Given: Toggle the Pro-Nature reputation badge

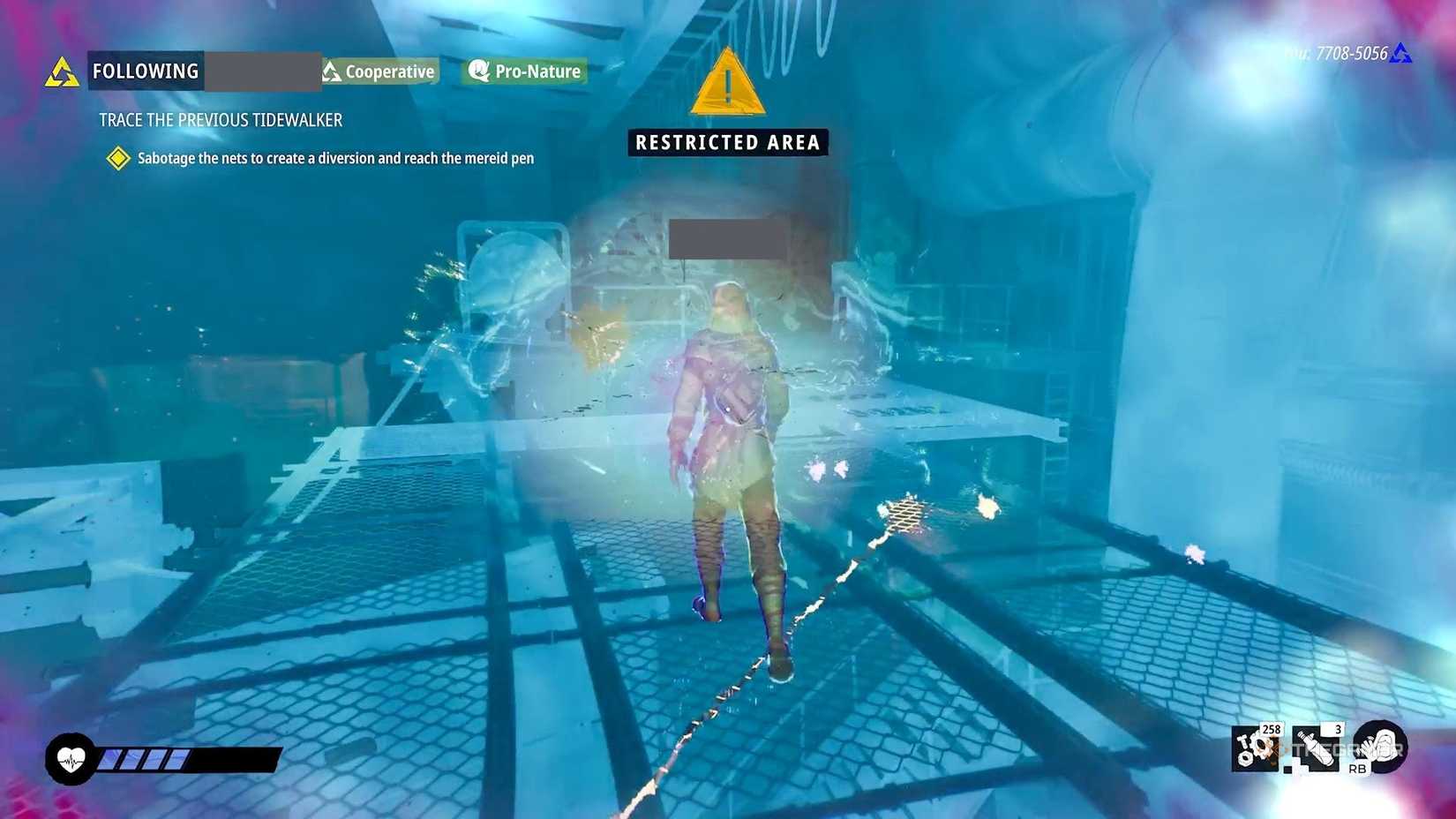Looking at the screenshot, I should coord(524,71).
